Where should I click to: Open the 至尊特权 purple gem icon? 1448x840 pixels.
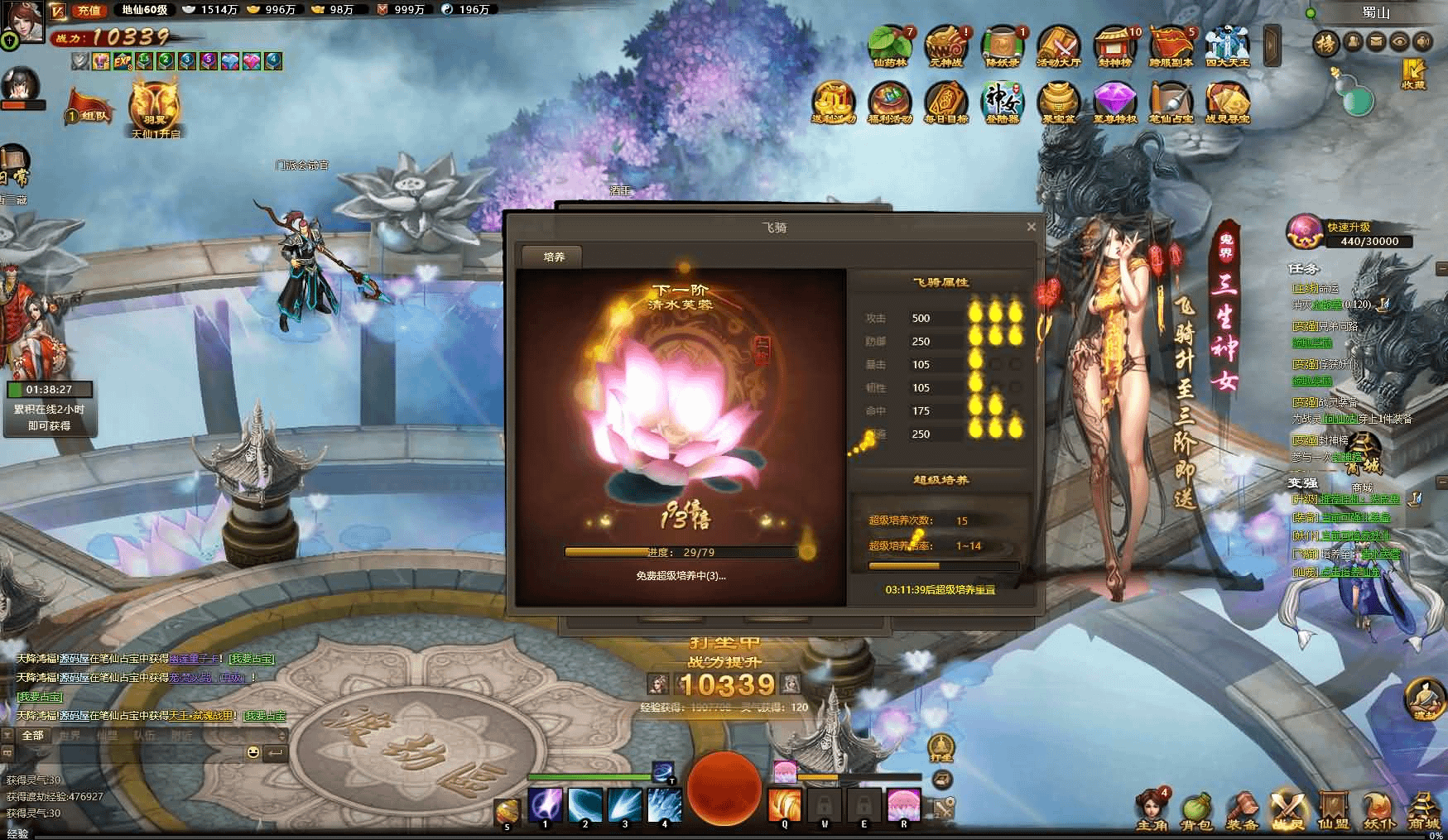pos(1114,102)
